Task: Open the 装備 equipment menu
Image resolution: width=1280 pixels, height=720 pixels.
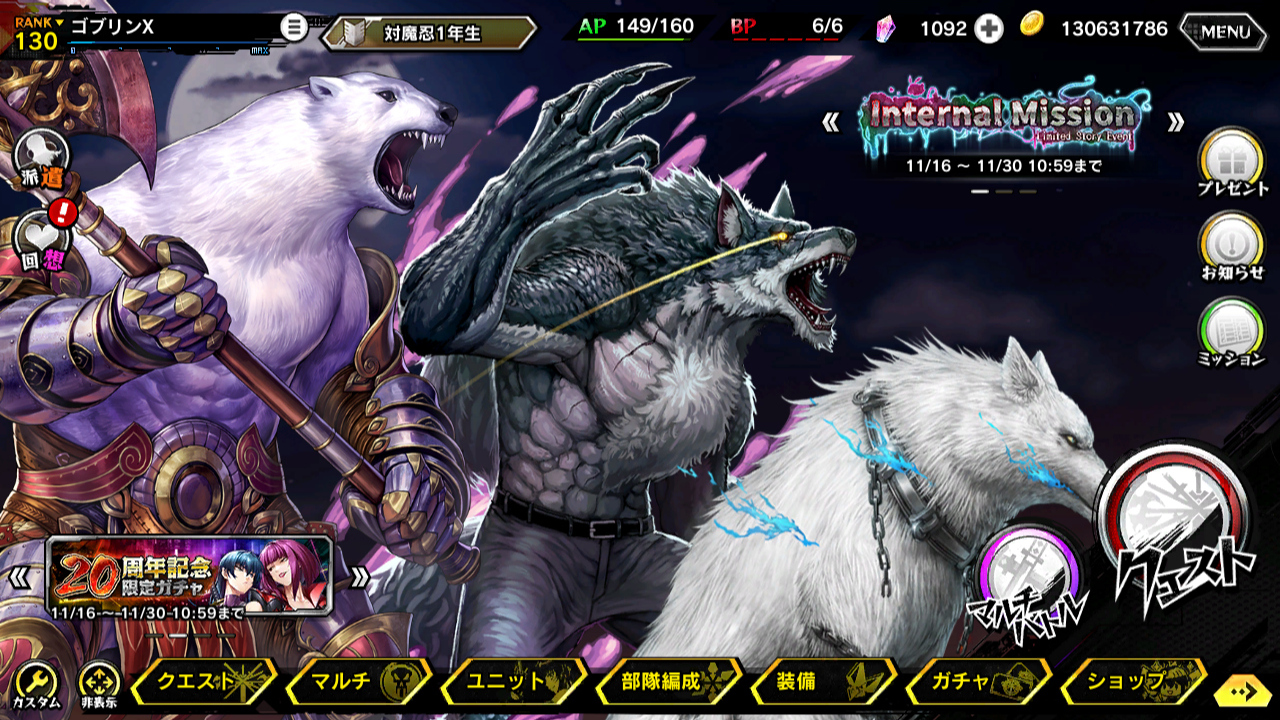Action: (x=821, y=682)
